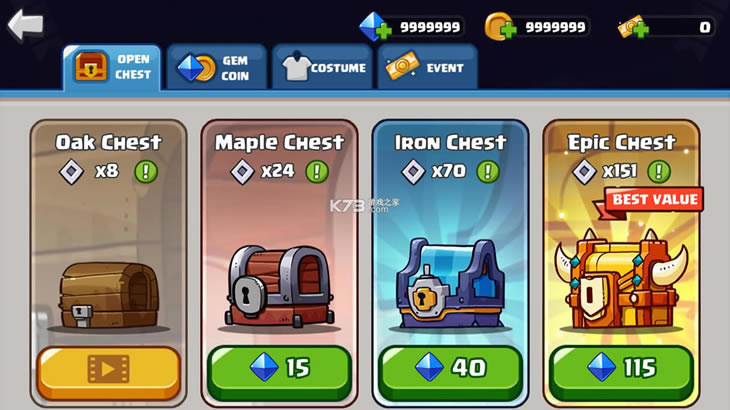Select the Event tab
Screen dimensions: 730x410
click(x=427, y=67)
